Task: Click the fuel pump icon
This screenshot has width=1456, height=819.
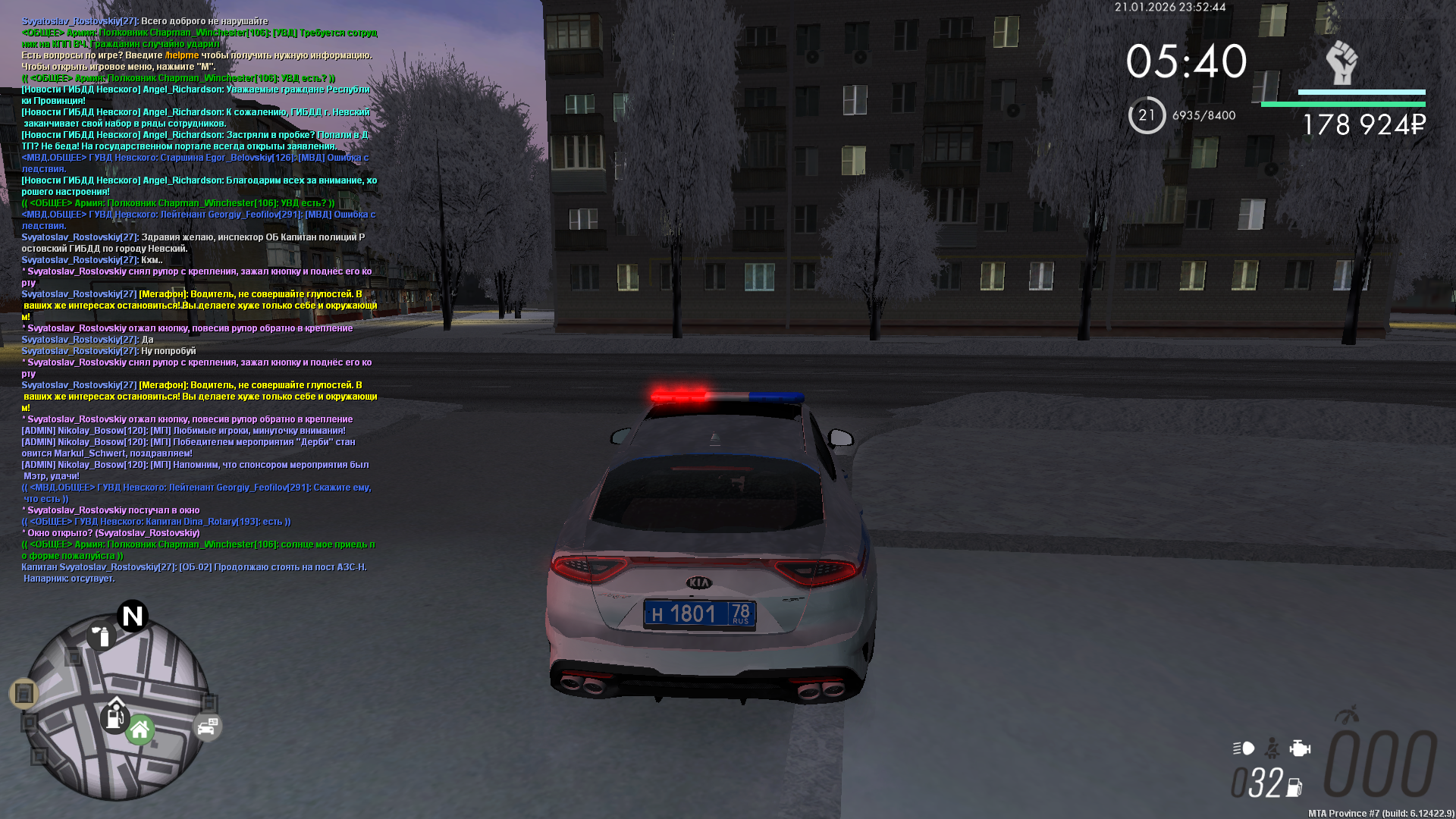Action: click(1294, 788)
